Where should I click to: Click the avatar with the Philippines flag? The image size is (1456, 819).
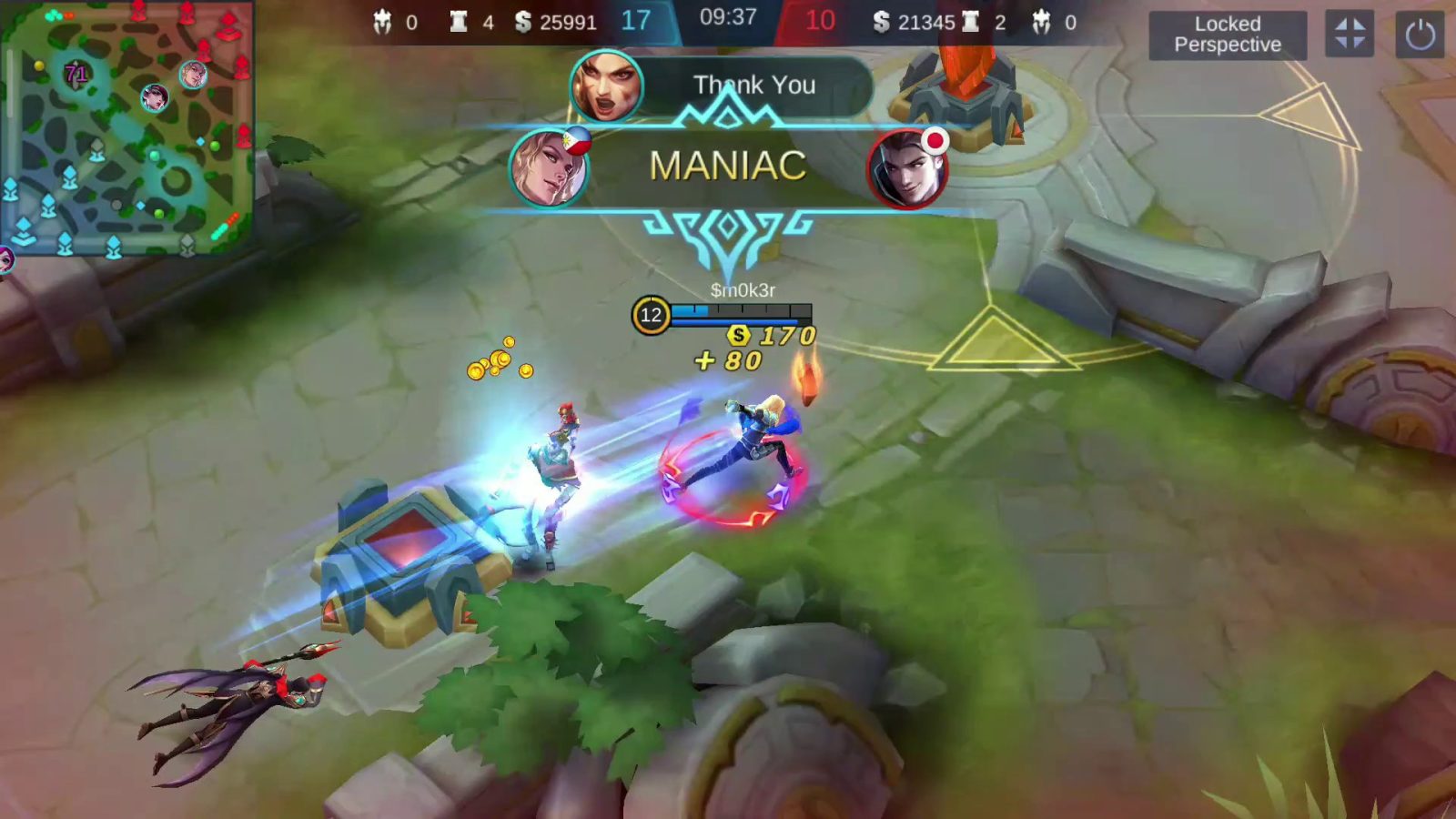[549, 169]
